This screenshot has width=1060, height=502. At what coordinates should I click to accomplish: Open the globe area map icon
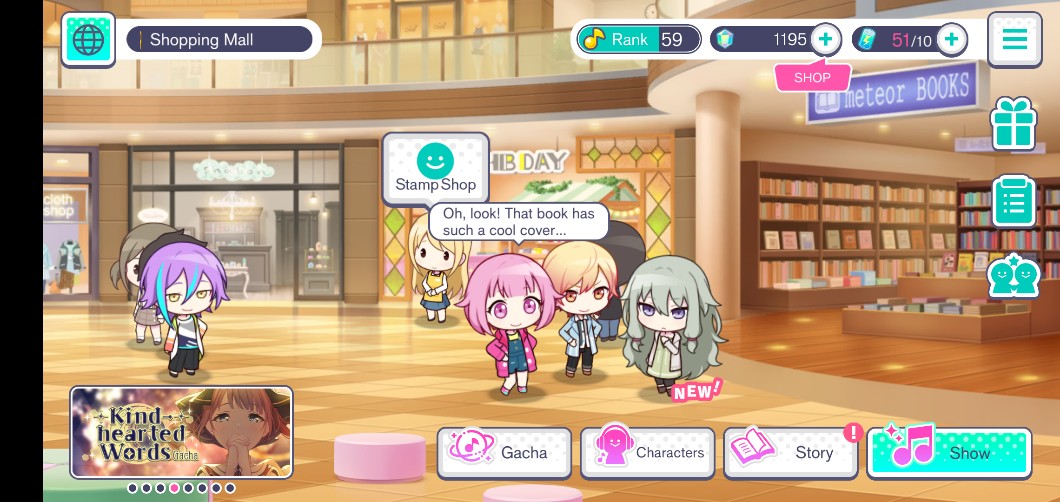[x=88, y=40]
